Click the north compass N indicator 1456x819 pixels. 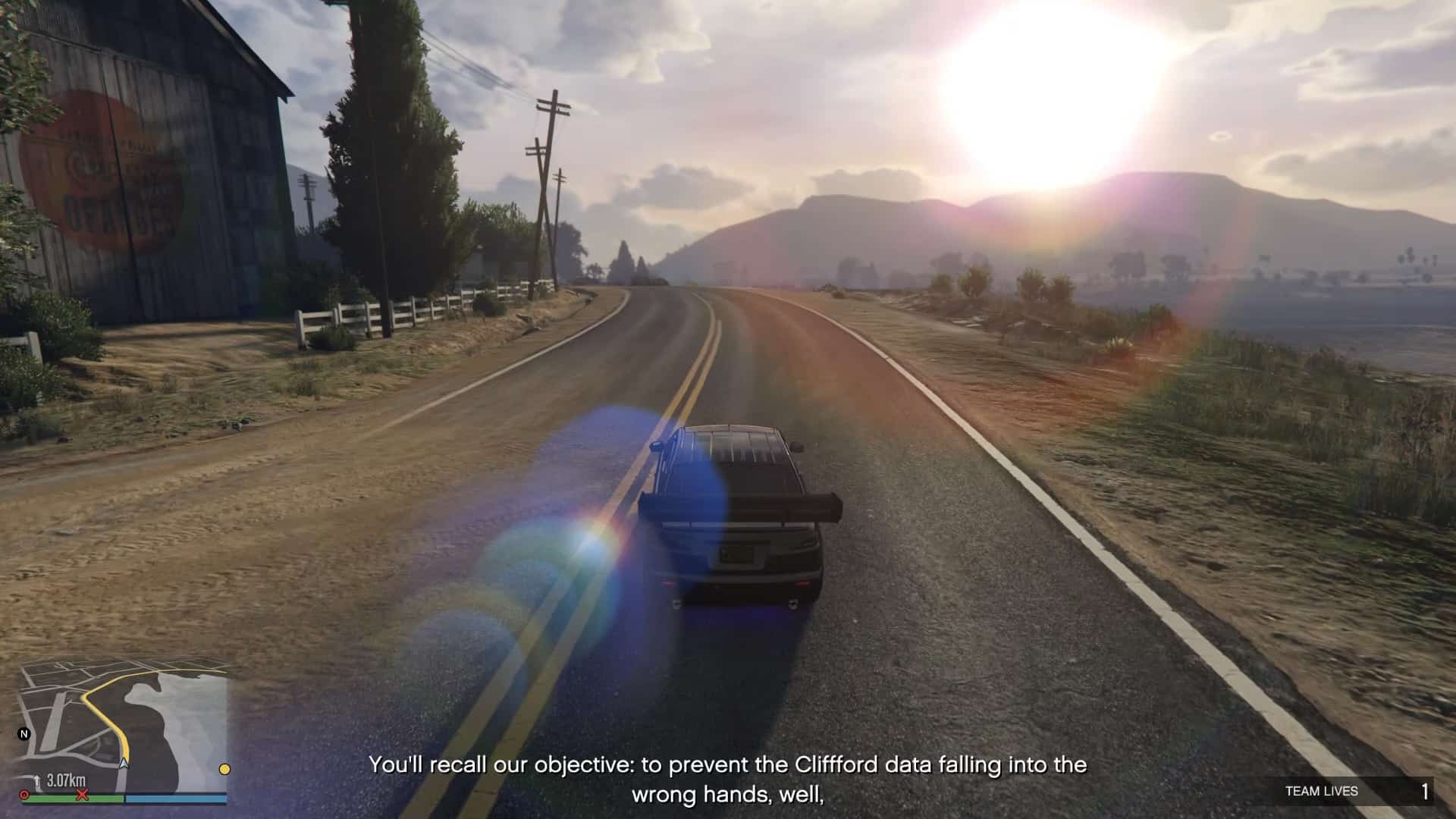(24, 734)
